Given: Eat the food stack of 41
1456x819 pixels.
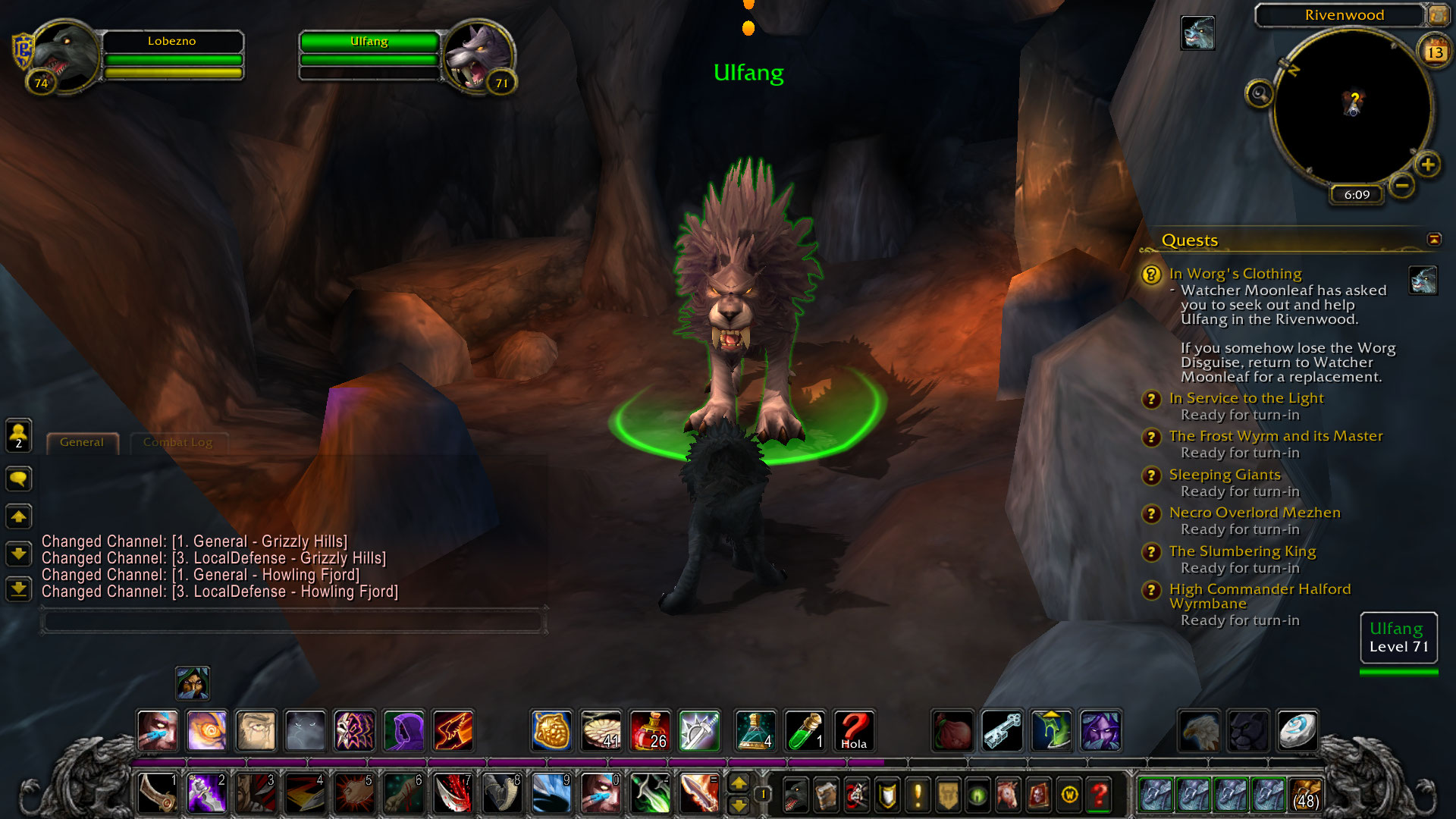Looking at the screenshot, I should pyautogui.click(x=601, y=730).
